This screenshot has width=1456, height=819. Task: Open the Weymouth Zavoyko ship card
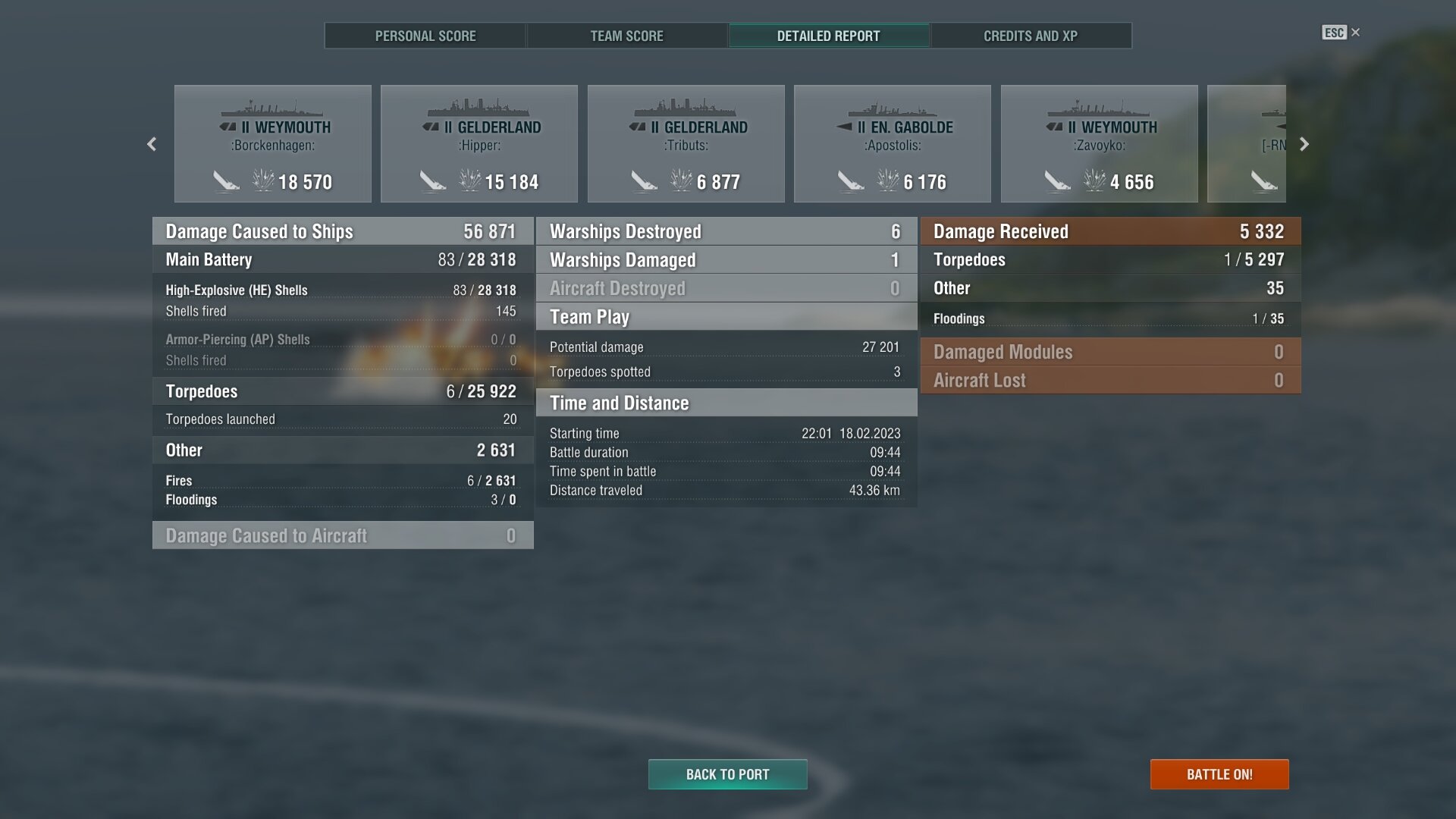[x=1099, y=144]
